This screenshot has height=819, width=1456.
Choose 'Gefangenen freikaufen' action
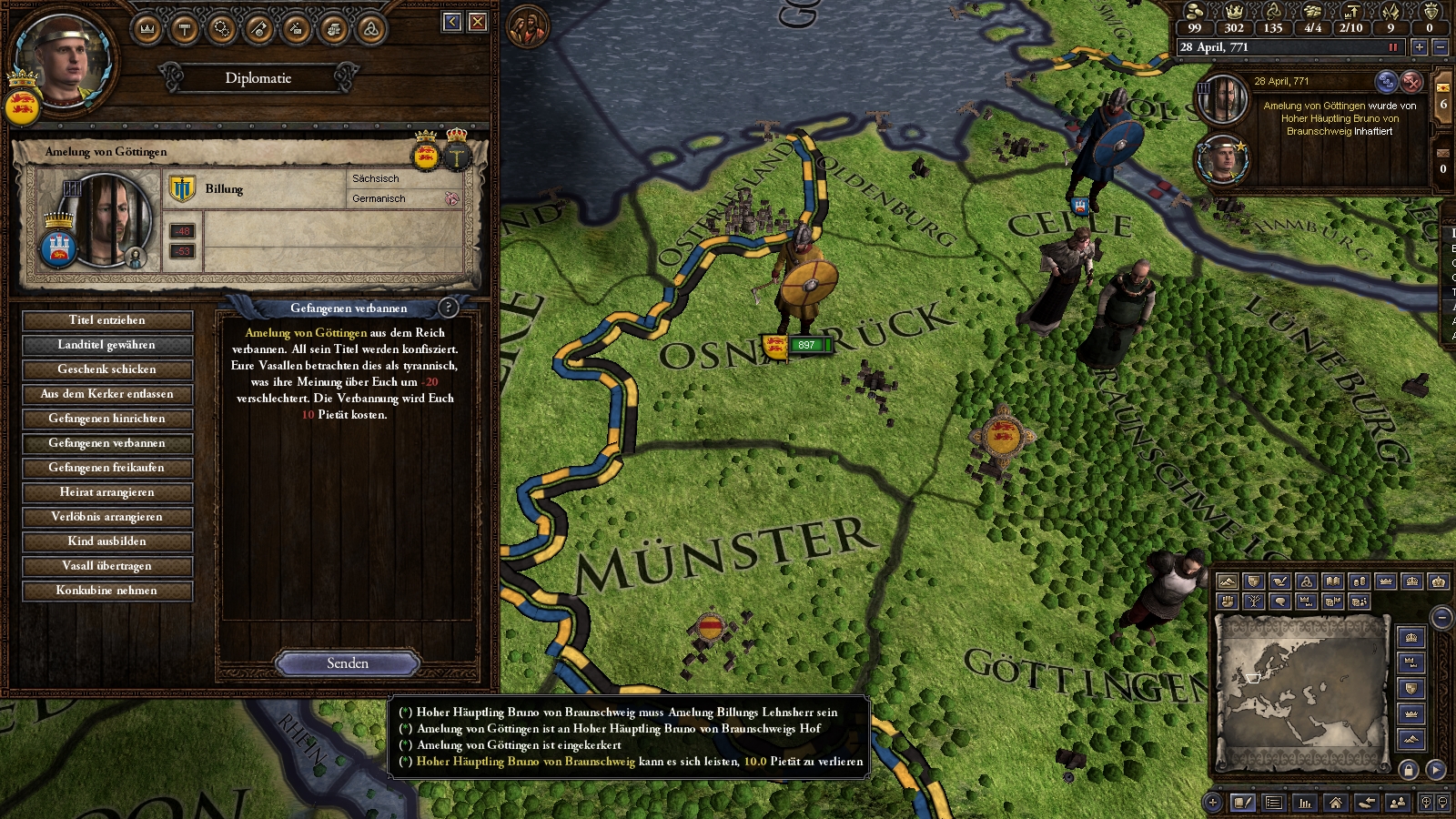coord(107,468)
